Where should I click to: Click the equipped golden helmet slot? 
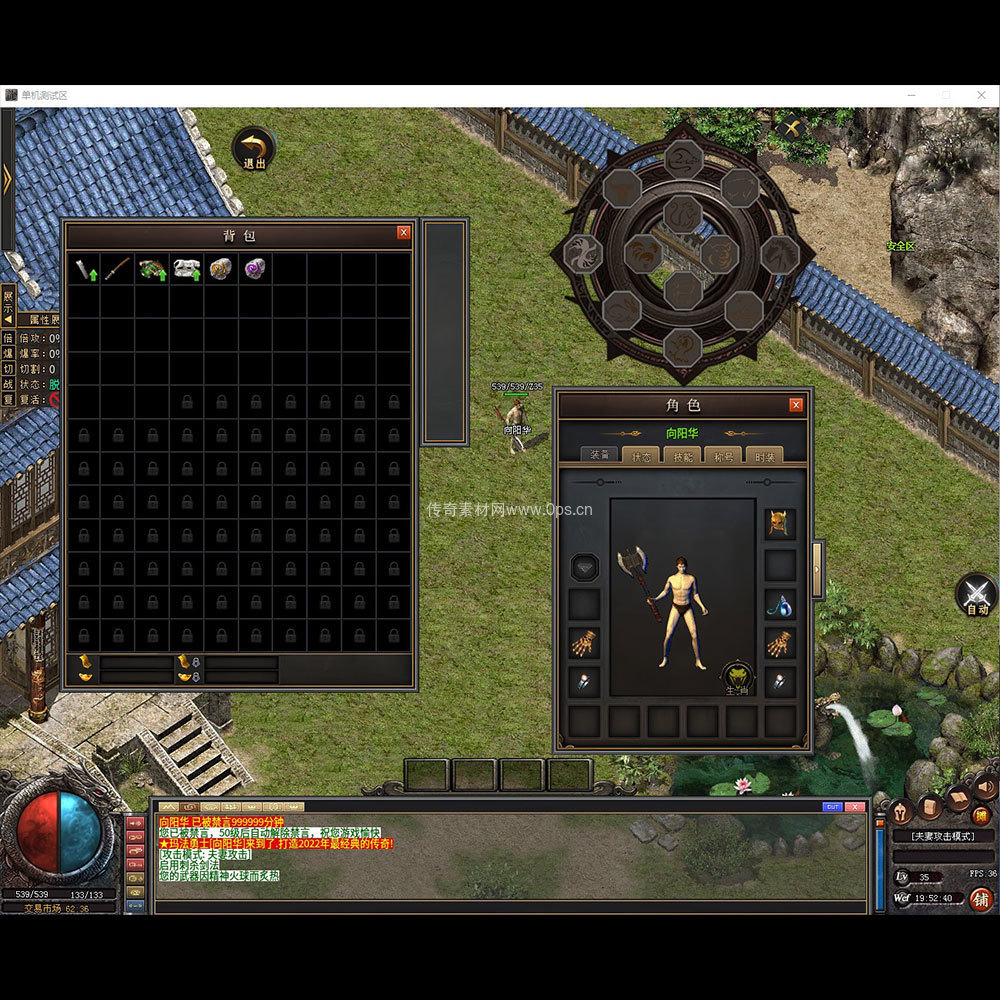click(780, 523)
